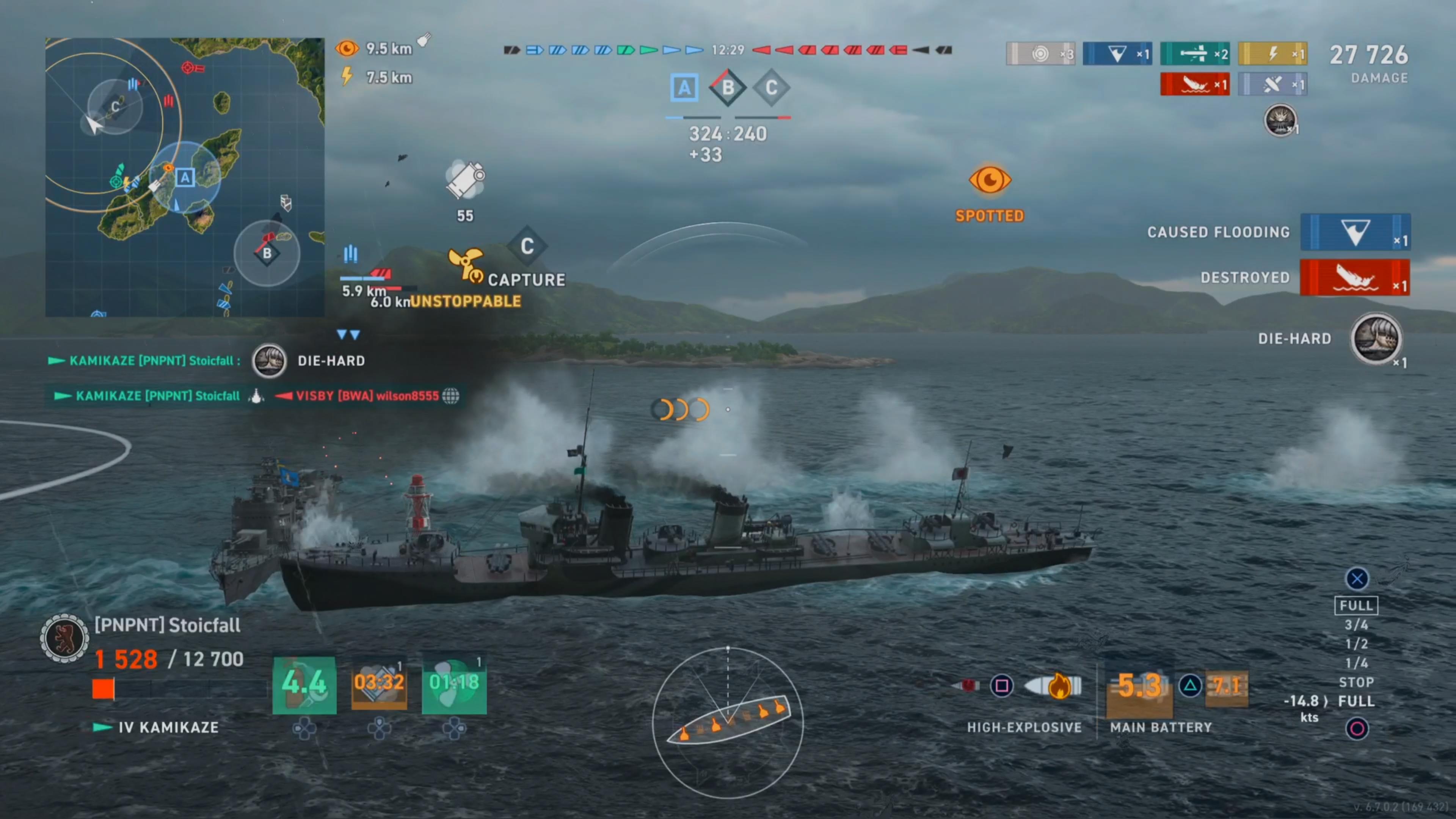Click the Stoicfall commander portrait
Image resolution: width=1456 pixels, height=819 pixels.
click(64, 638)
